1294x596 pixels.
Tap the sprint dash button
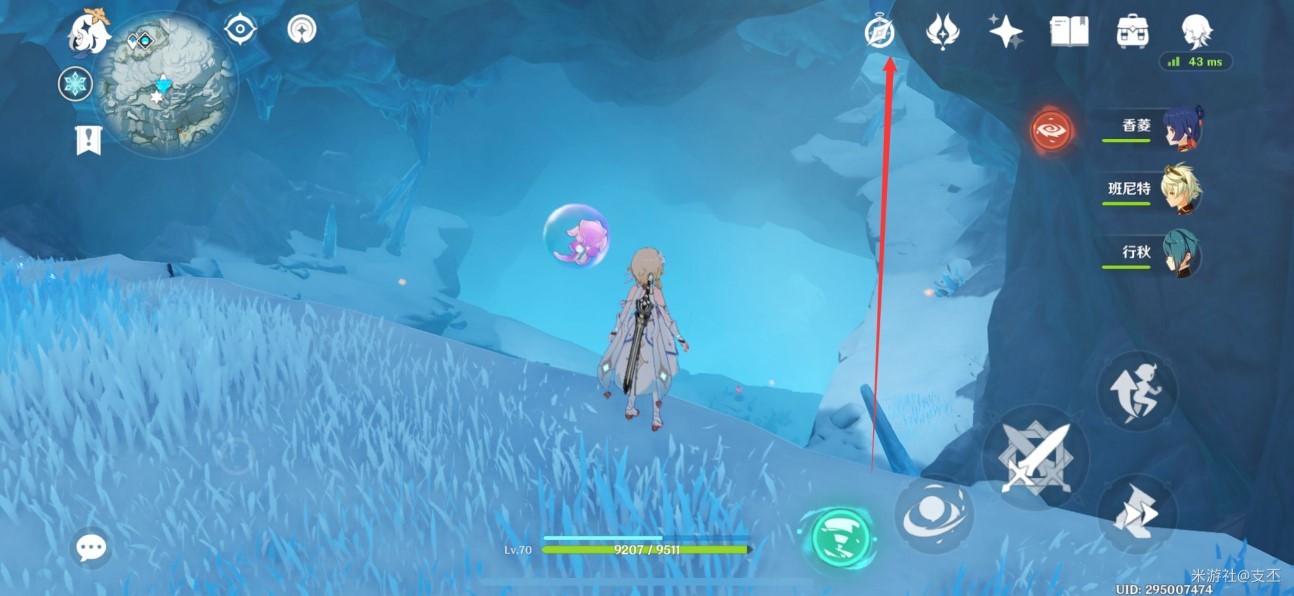point(1137,513)
